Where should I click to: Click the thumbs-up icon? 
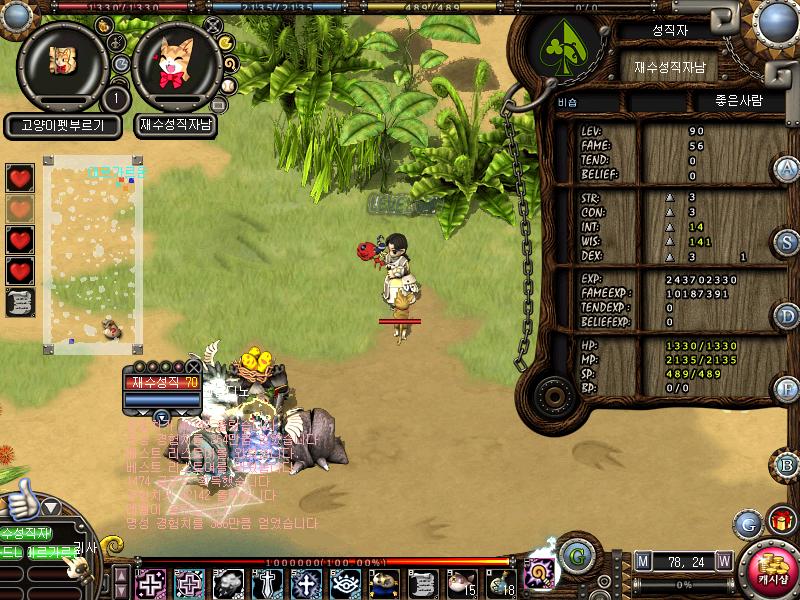(20, 500)
